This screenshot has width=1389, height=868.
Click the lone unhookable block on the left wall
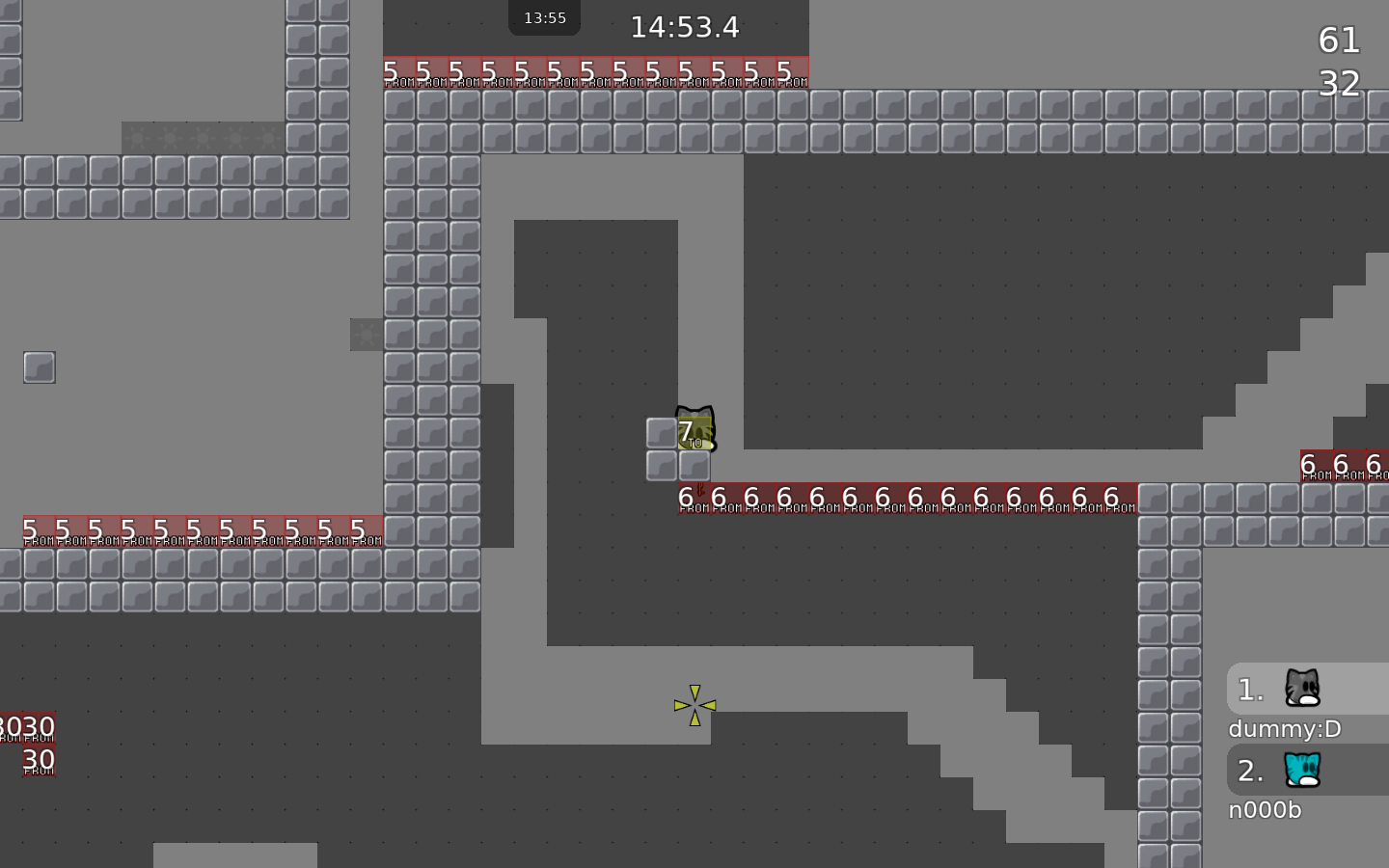coord(39,367)
